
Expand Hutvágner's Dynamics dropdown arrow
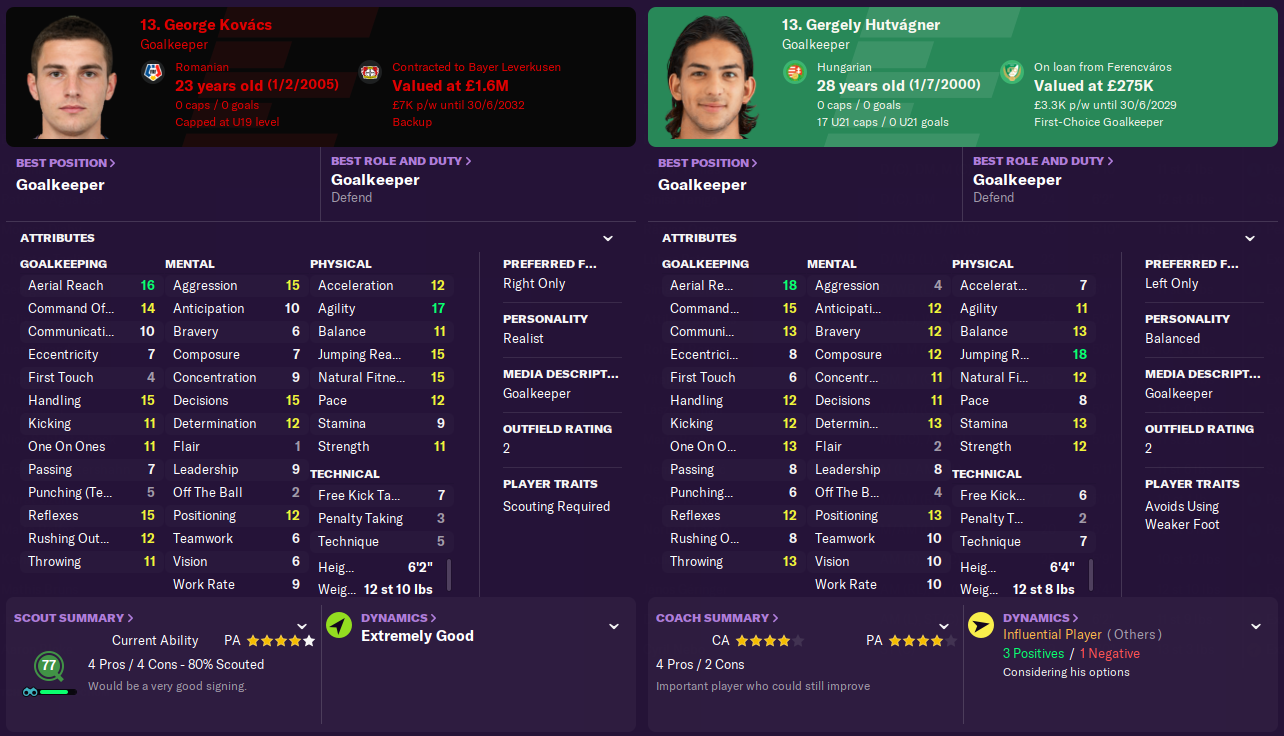[x=1256, y=626]
